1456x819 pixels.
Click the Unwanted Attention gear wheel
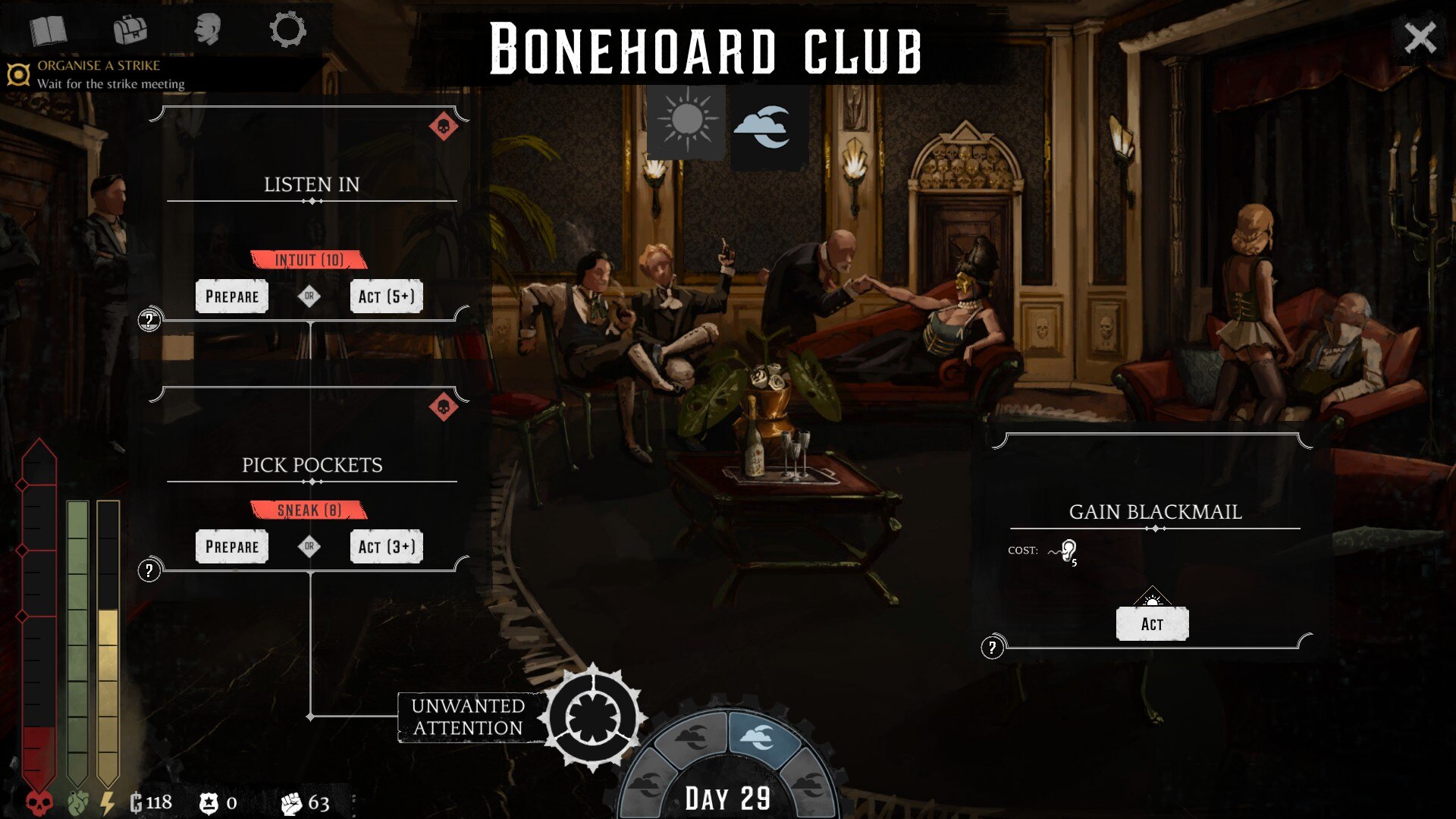coord(594,717)
